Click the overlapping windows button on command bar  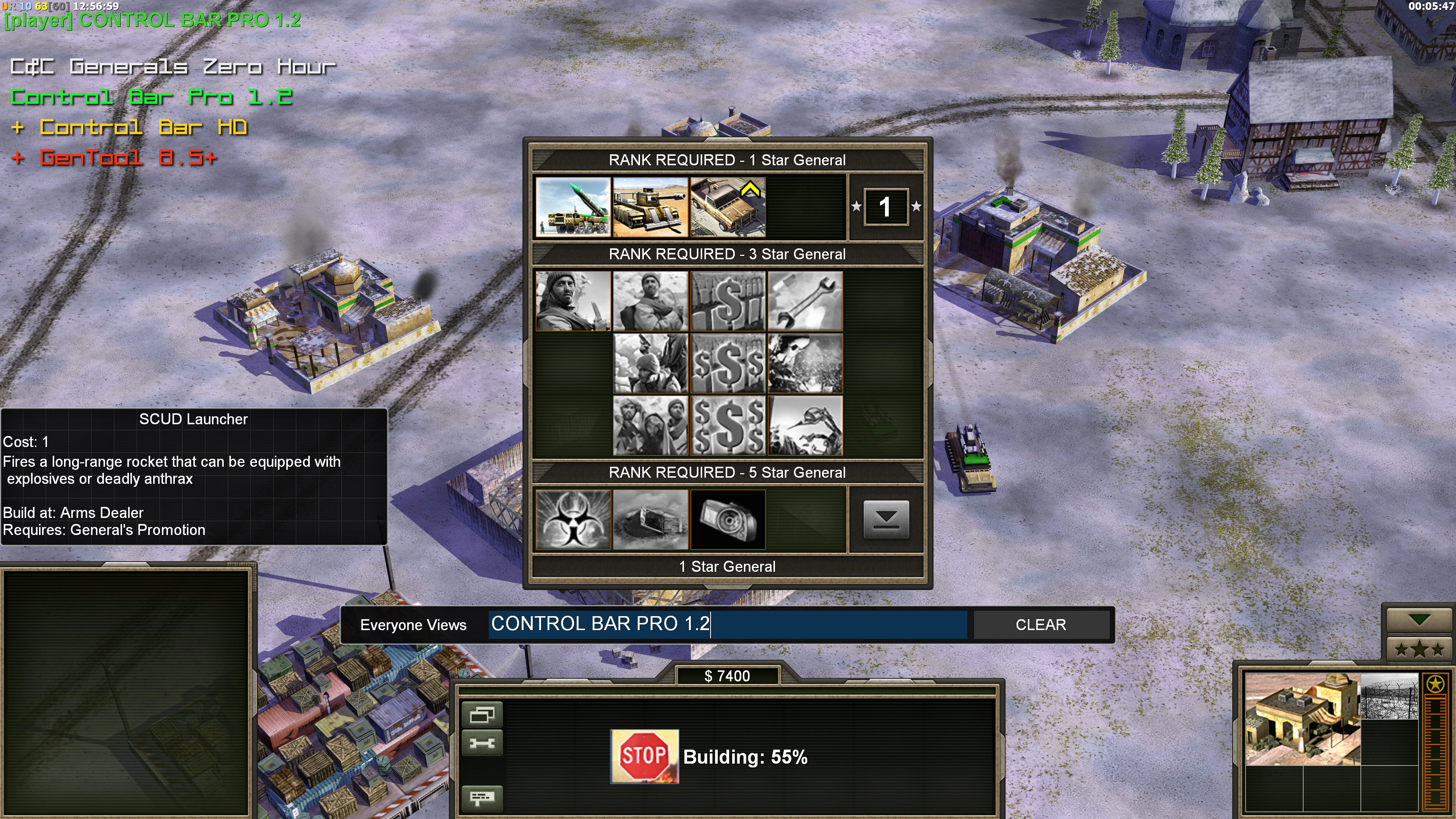(482, 715)
